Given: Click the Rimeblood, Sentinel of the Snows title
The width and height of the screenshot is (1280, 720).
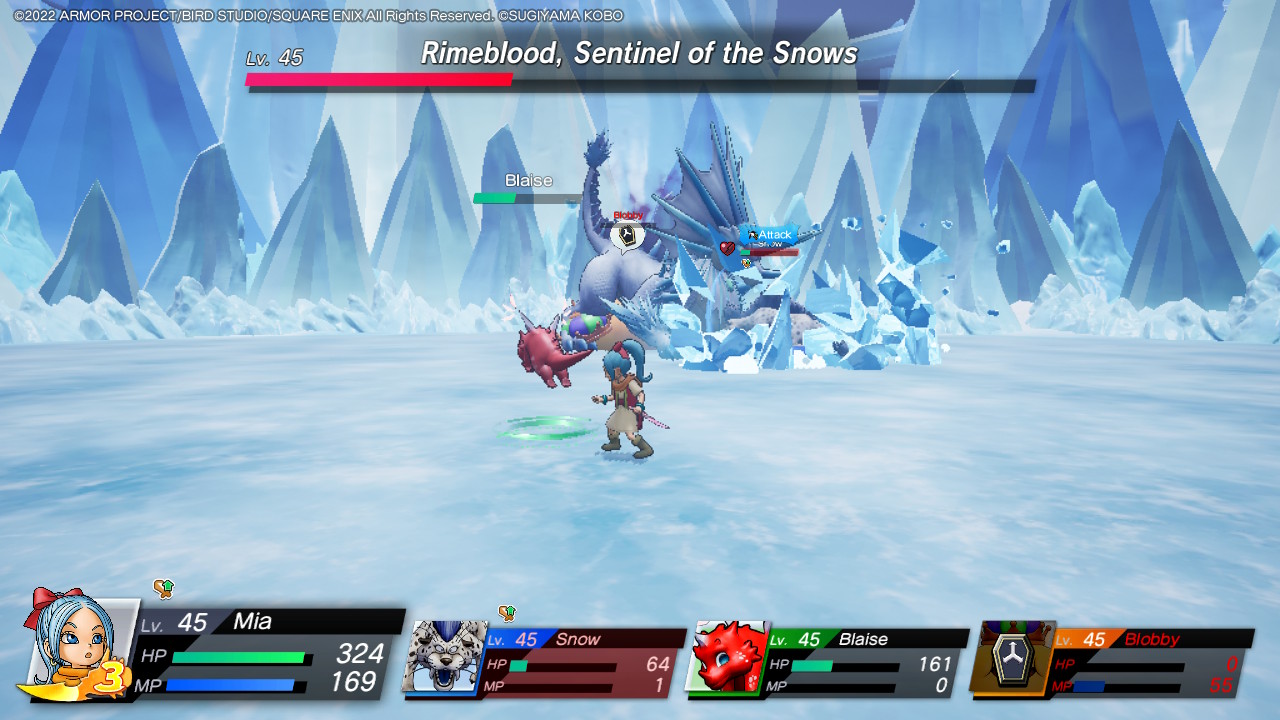Looking at the screenshot, I should pyautogui.click(x=641, y=53).
